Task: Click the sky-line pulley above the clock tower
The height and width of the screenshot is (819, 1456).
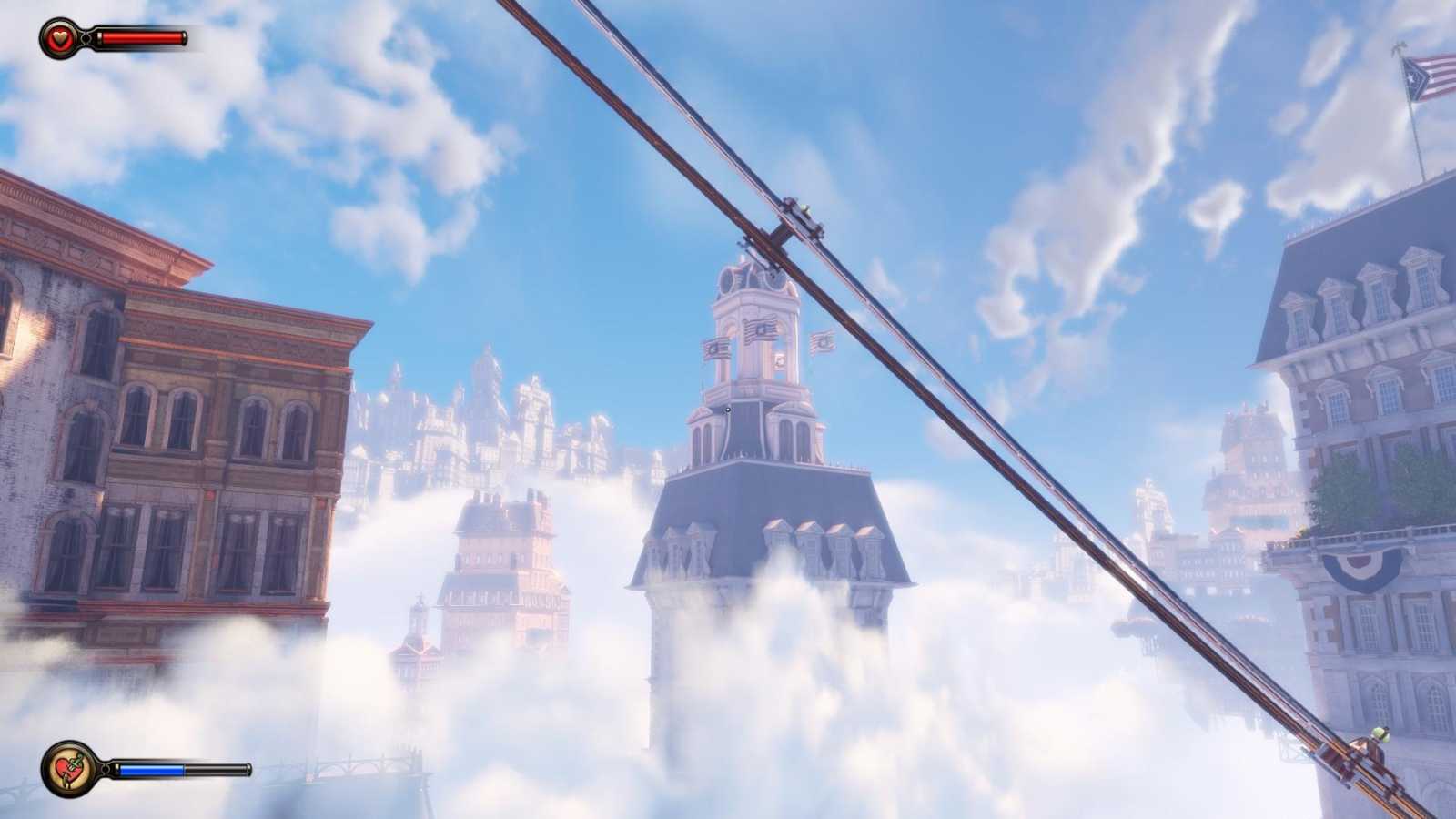Action: (x=799, y=215)
